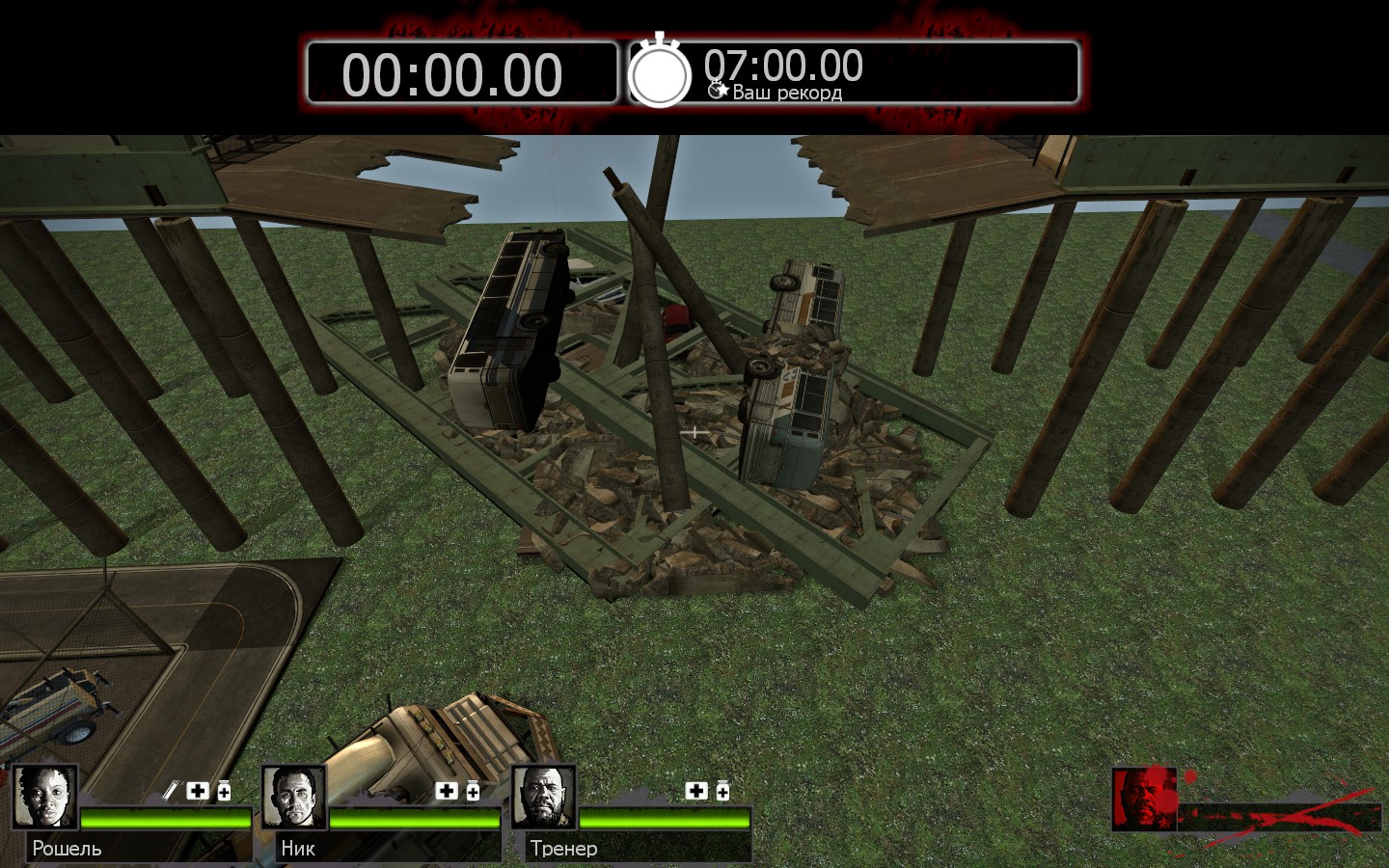Click Nick's survivor portrait

[x=294, y=797]
